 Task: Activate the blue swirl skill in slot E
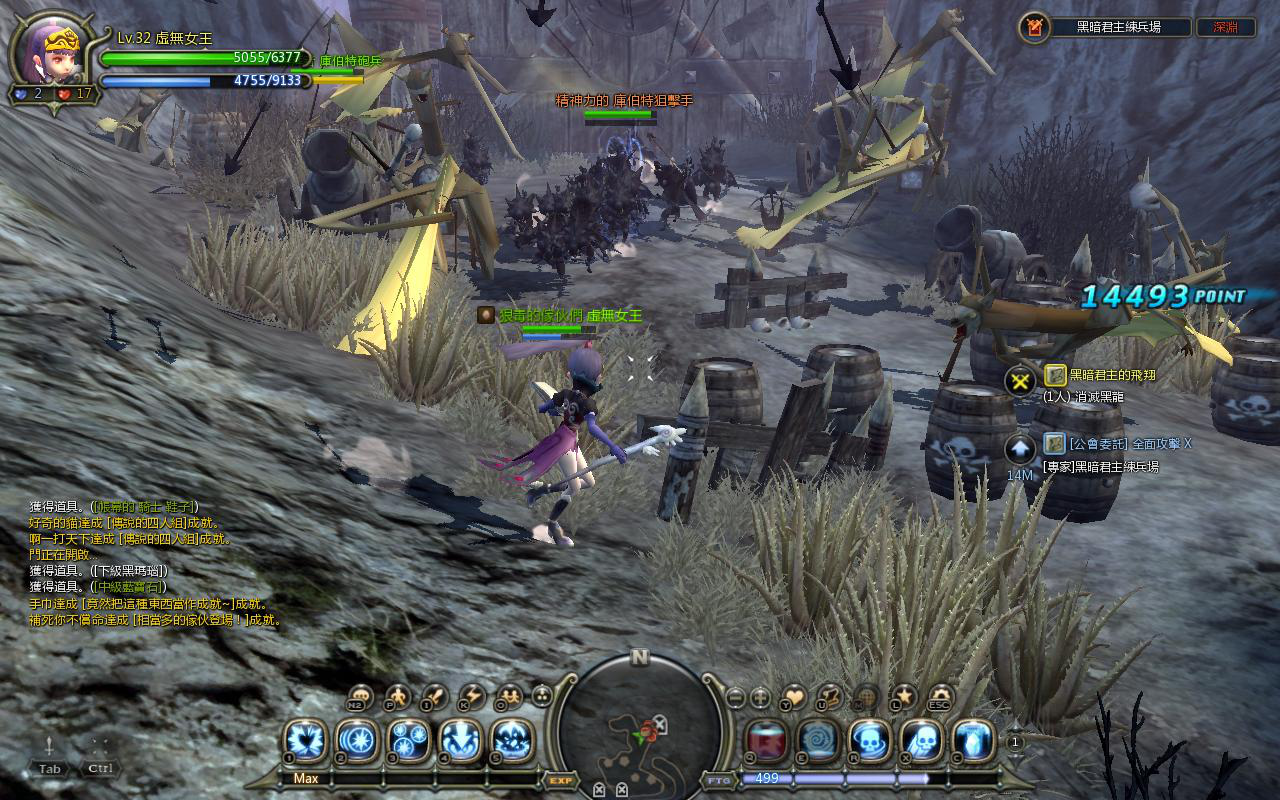[818, 741]
